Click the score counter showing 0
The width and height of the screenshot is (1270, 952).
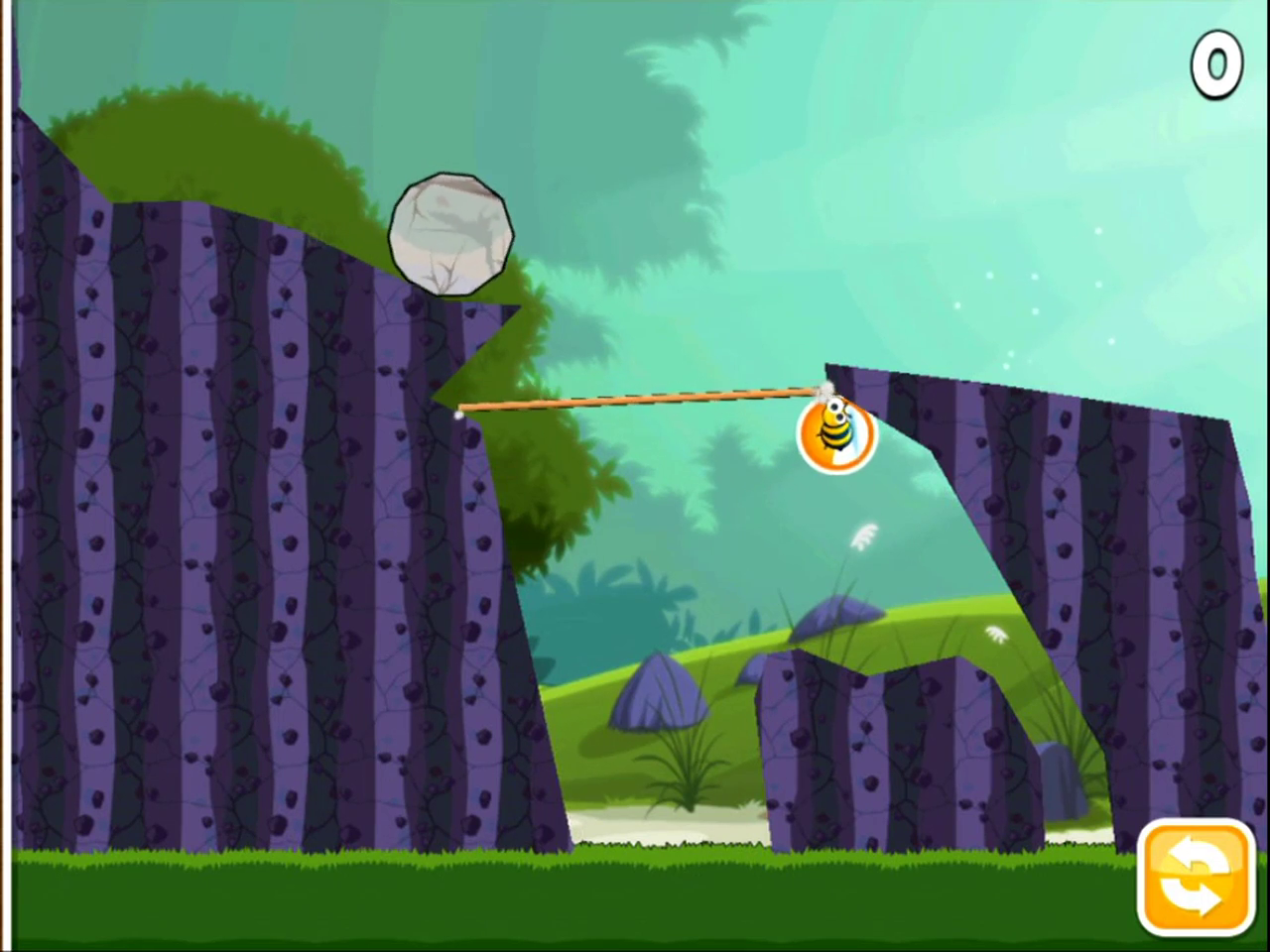1216,63
